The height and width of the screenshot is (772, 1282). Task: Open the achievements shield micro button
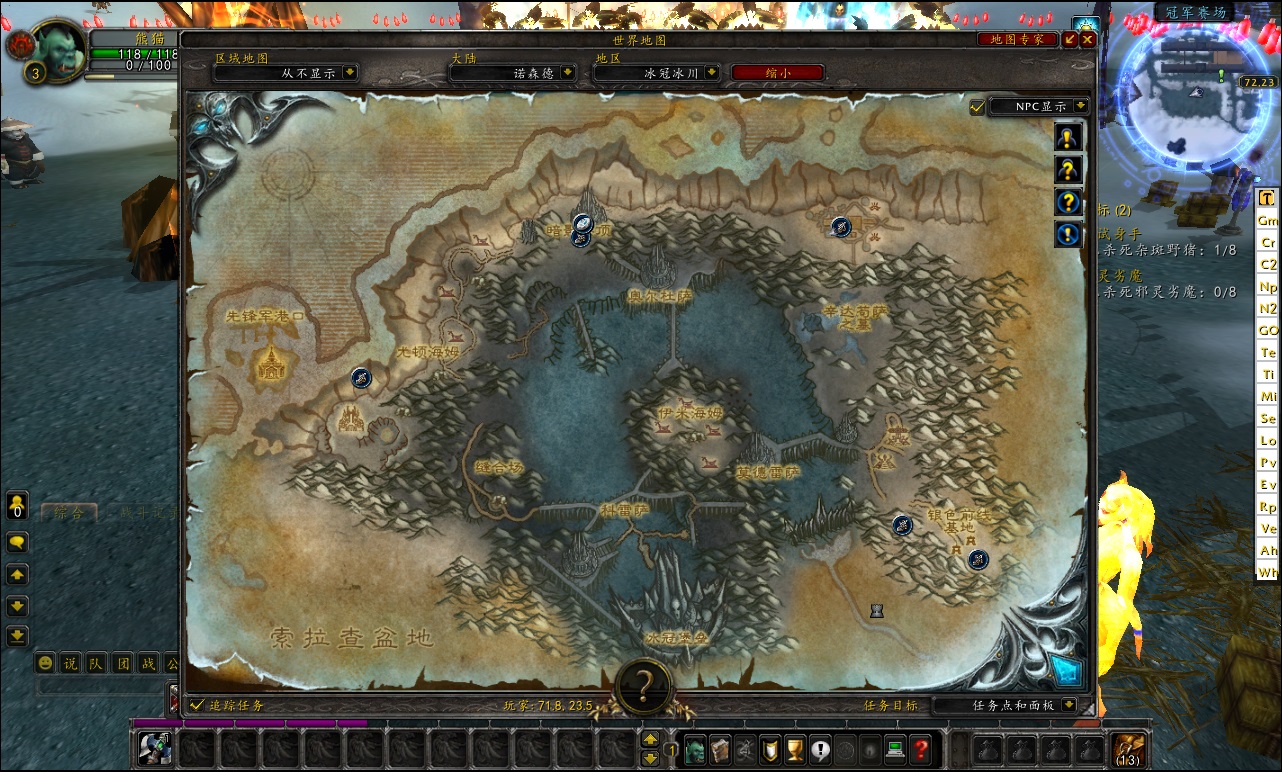tap(770, 748)
